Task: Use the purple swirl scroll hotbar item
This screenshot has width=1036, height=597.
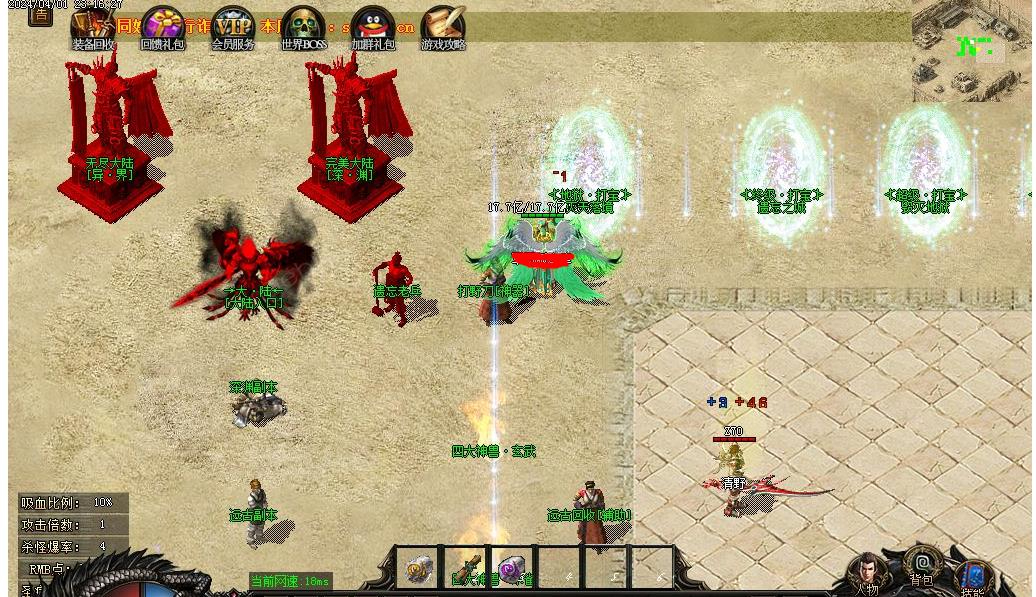Action: tap(512, 569)
